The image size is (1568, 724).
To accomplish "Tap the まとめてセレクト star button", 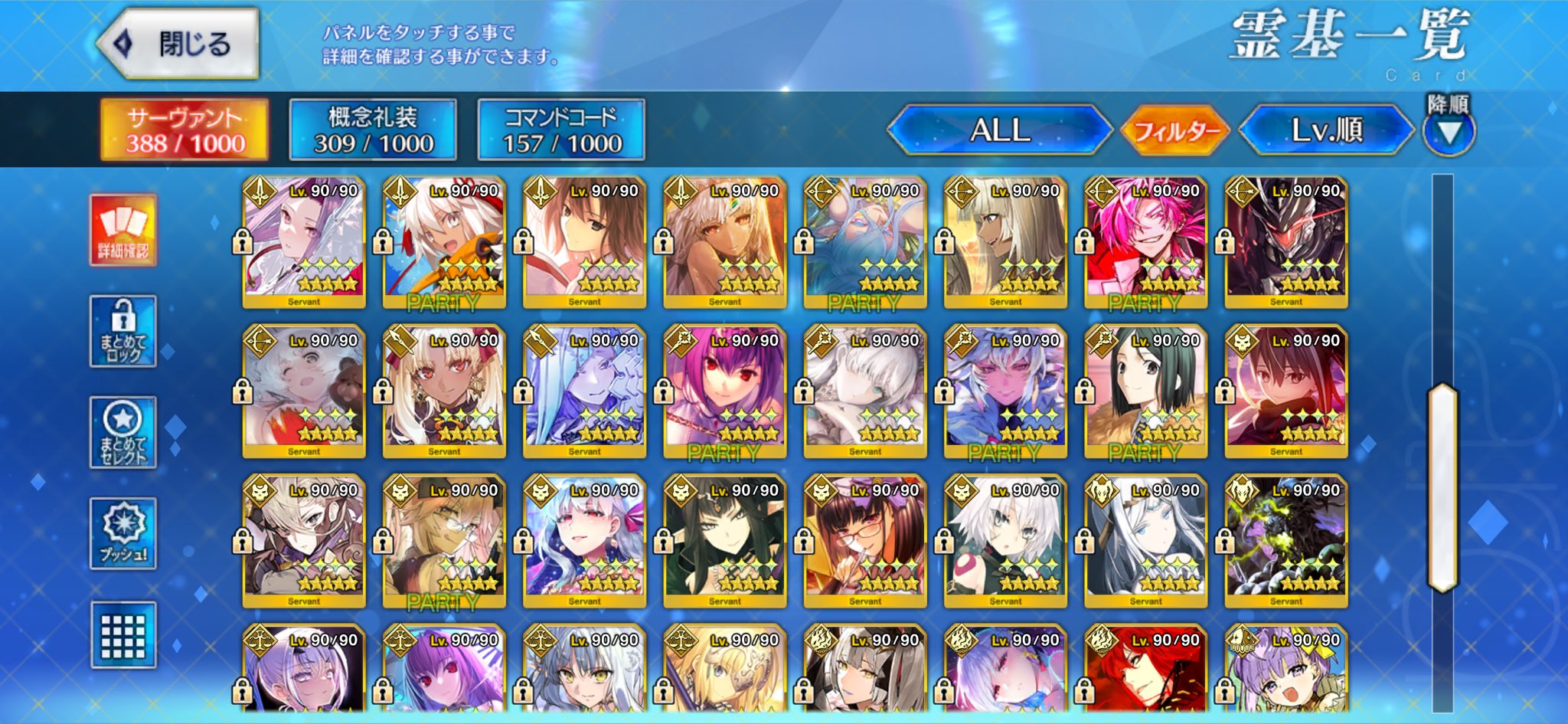I will tap(123, 432).
